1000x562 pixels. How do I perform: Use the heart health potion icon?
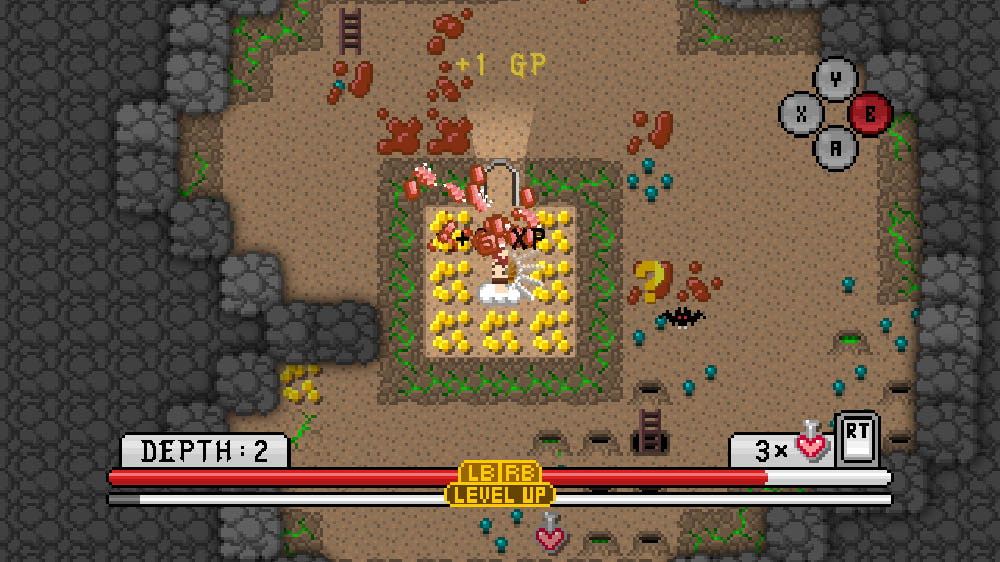pos(811,443)
